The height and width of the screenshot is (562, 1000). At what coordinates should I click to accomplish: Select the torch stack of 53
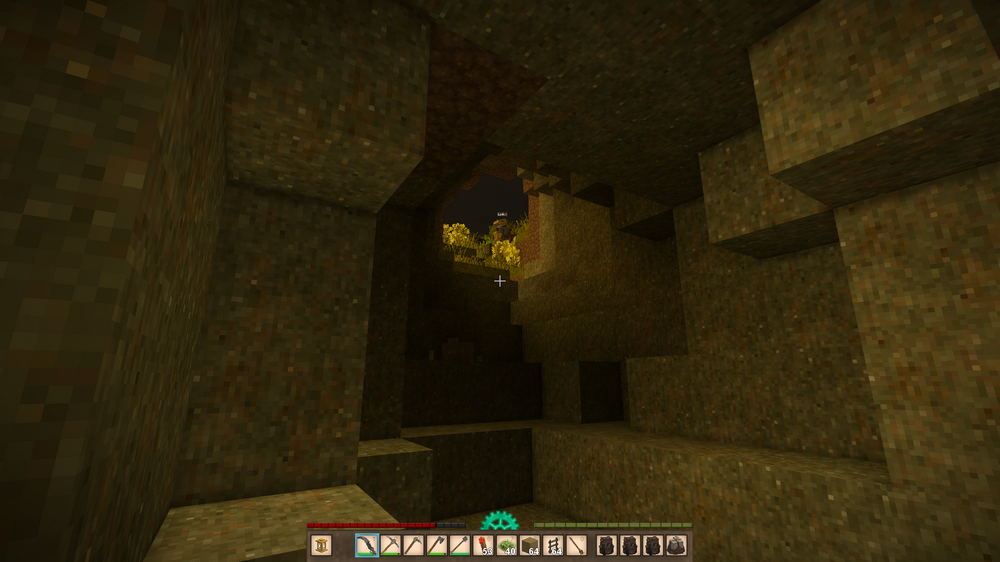coord(483,546)
